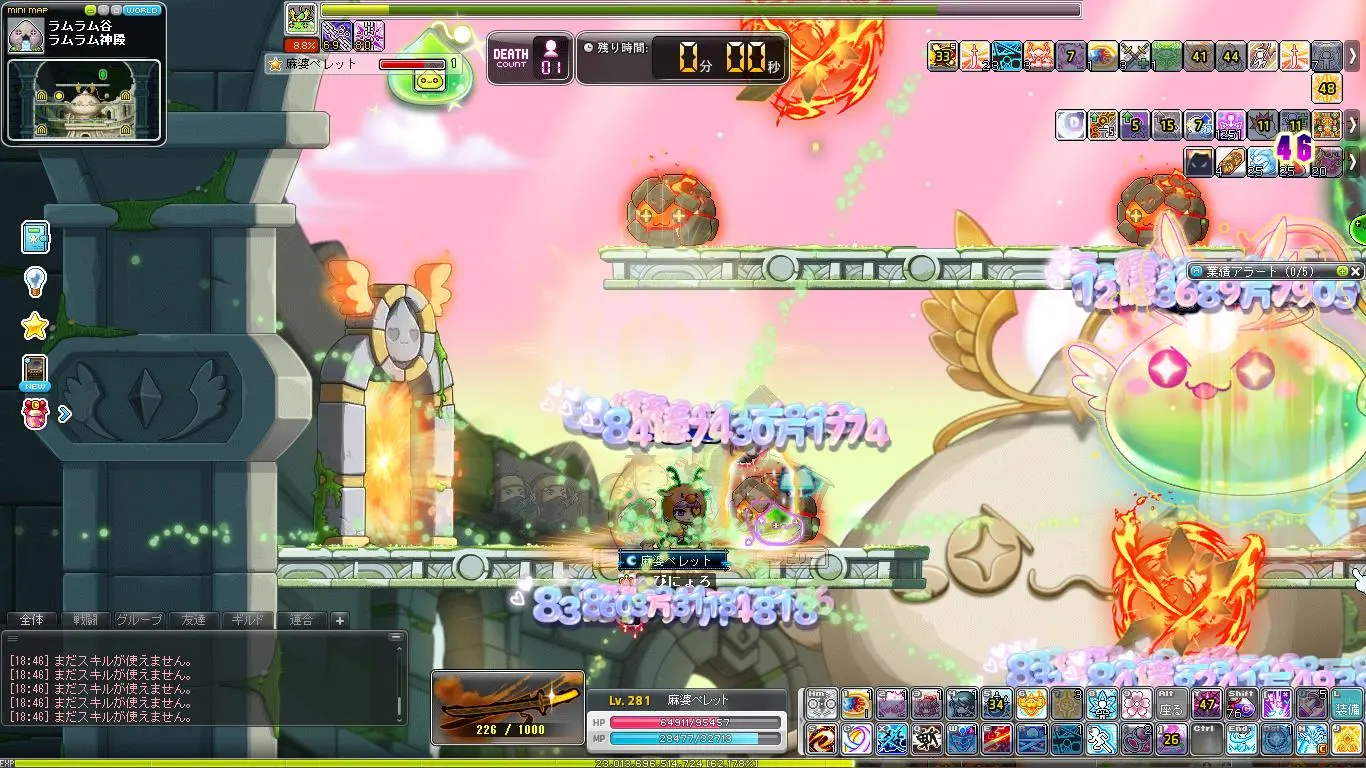Open the blue notebook icon on left sidebar
The width and height of the screenshot is (1366, 768).
35,238
